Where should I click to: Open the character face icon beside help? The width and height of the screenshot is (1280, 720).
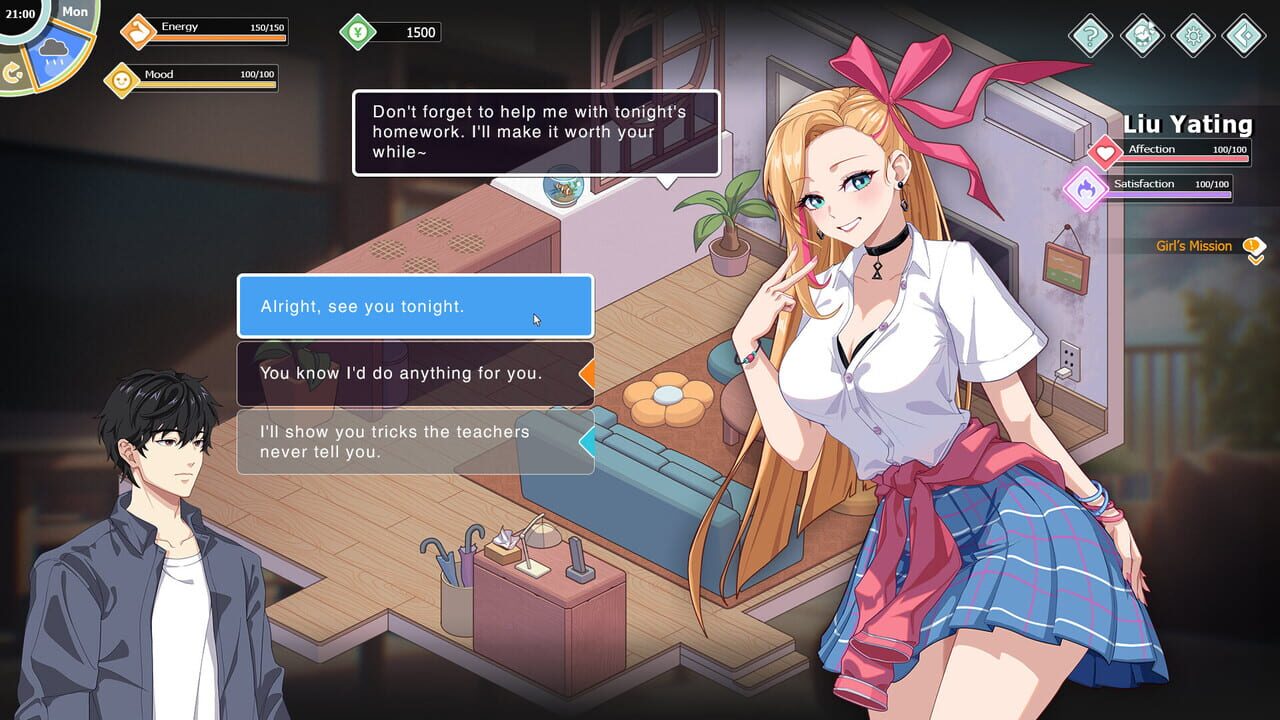pyautogui.click(x=1141, y=36)
